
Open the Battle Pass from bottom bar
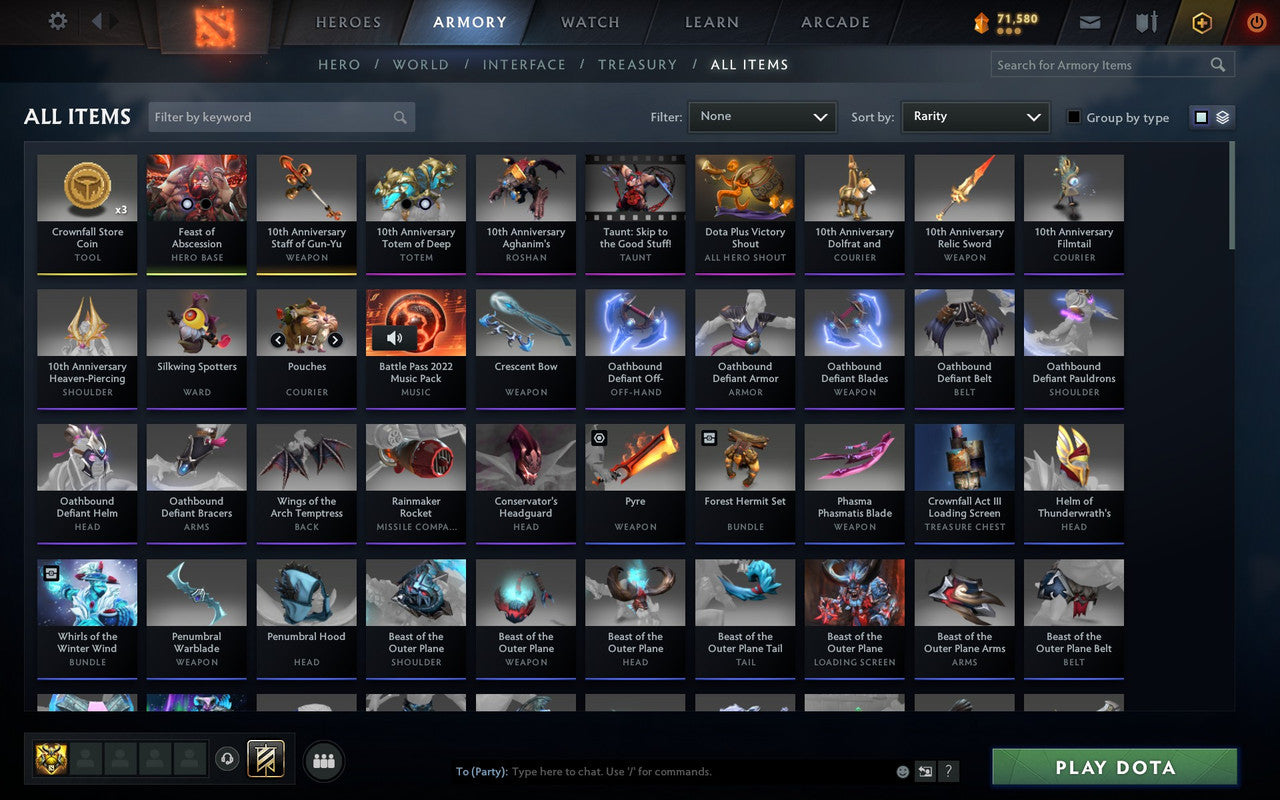pyautogui.click(x=266, y=760)
